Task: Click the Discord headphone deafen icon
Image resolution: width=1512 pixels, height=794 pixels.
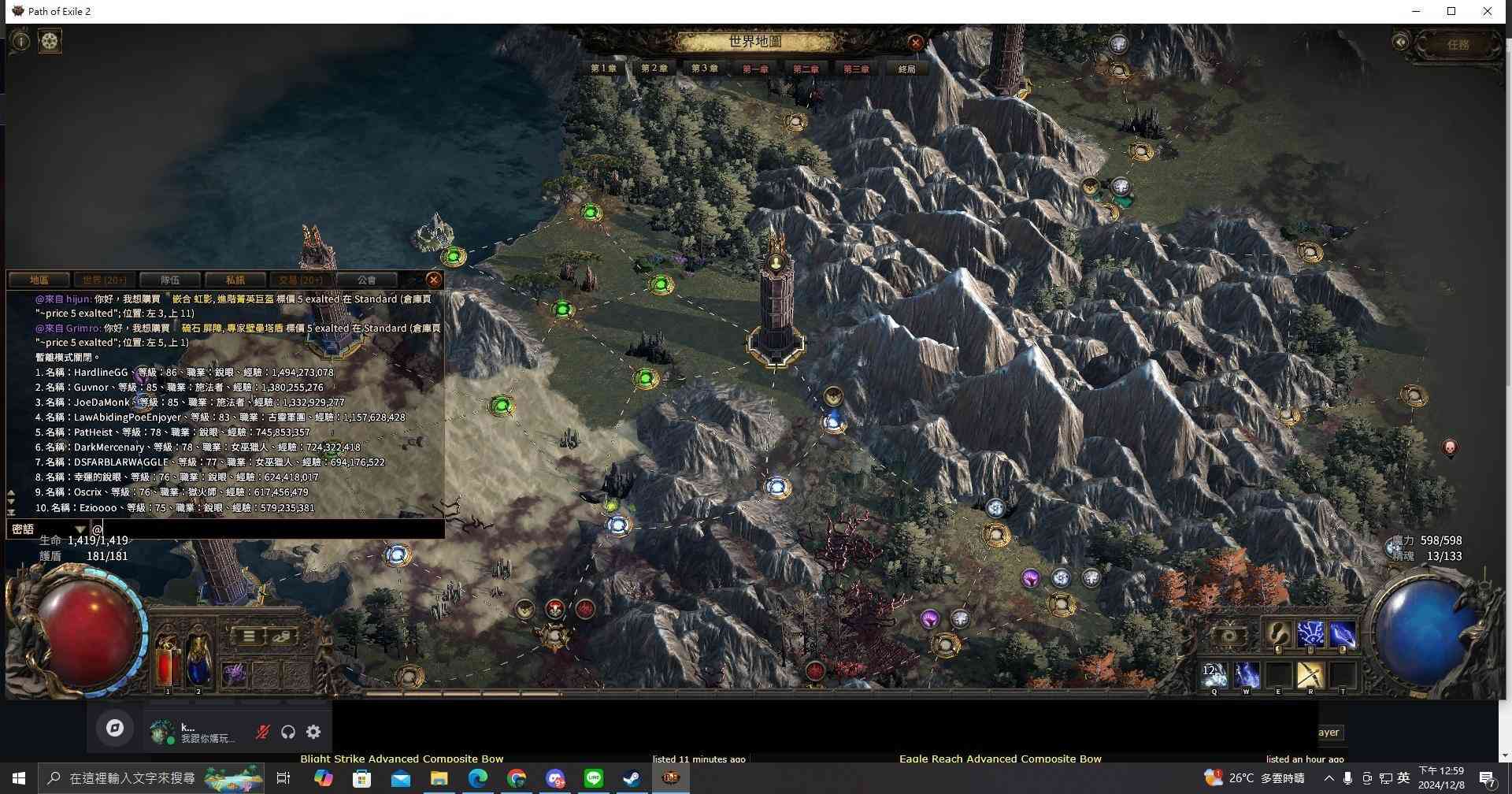Action: coord(287,731)
